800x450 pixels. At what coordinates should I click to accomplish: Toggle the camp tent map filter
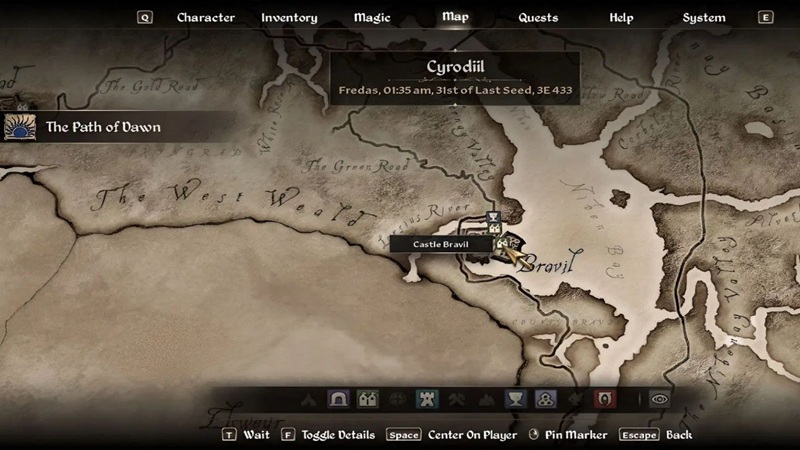(x=307, y=399)
